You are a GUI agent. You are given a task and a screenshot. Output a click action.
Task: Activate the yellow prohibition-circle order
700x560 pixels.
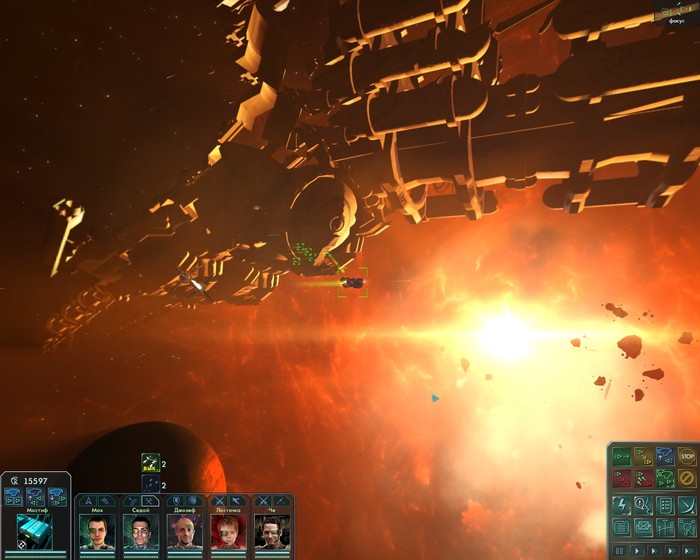[x=686, y=478]
